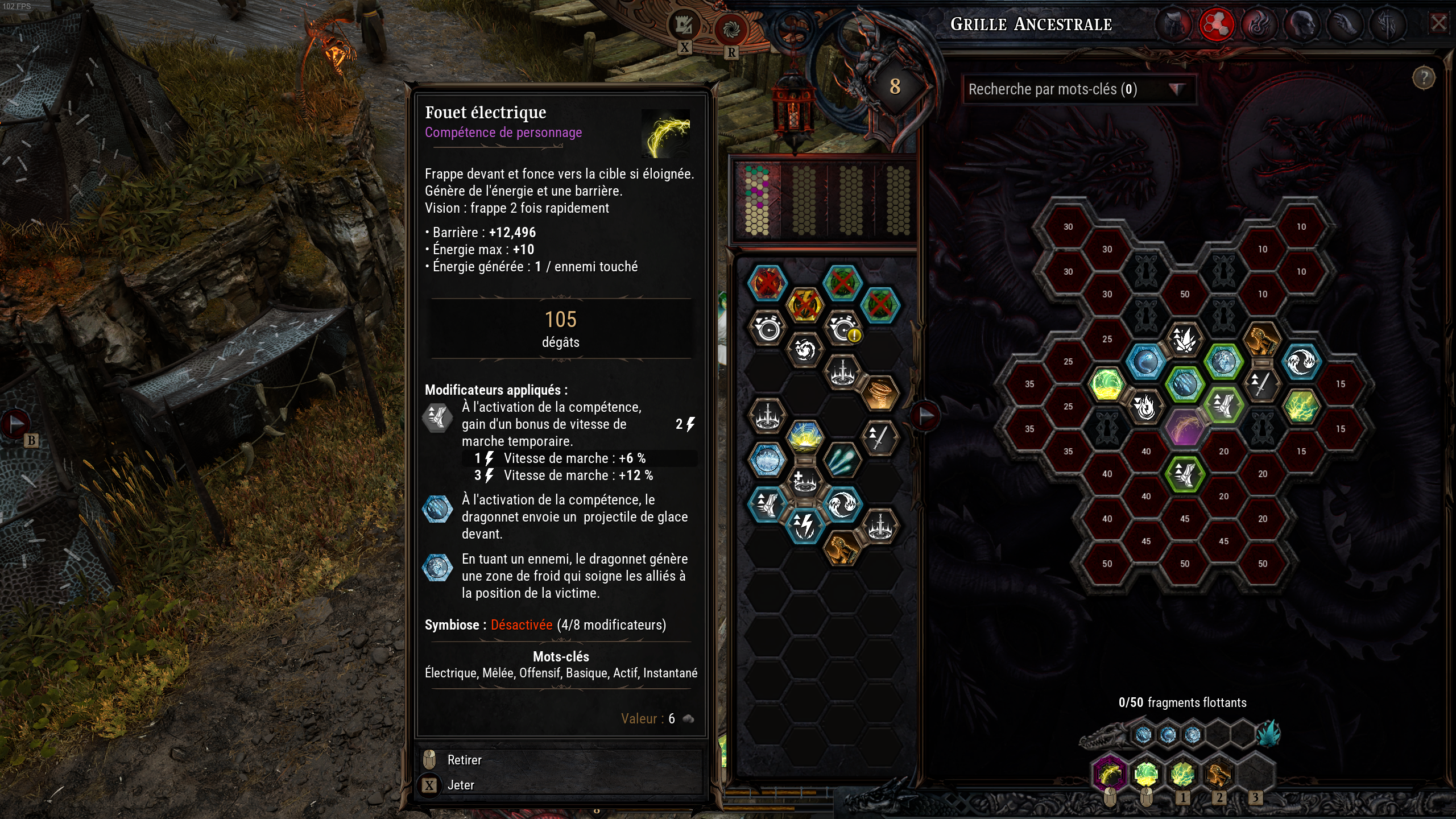Select the orange tornado skill fragment
This screenshot has height=819, width=1456.
880,393
